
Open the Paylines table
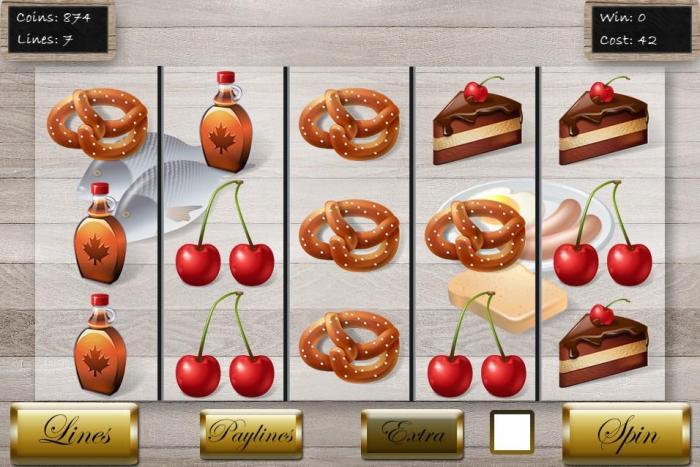[x=251, y=434]
